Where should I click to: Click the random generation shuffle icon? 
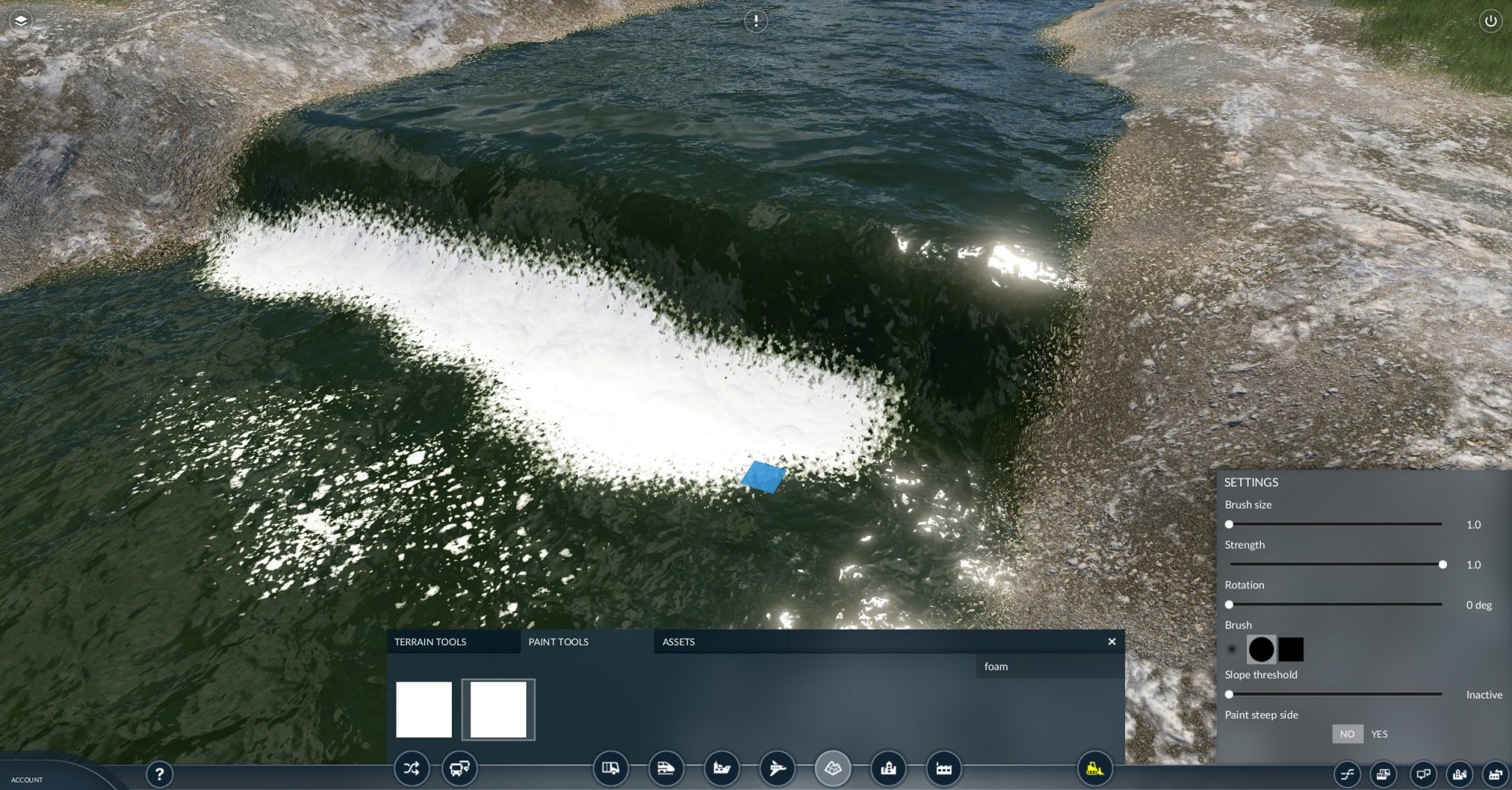coord(413,769)
